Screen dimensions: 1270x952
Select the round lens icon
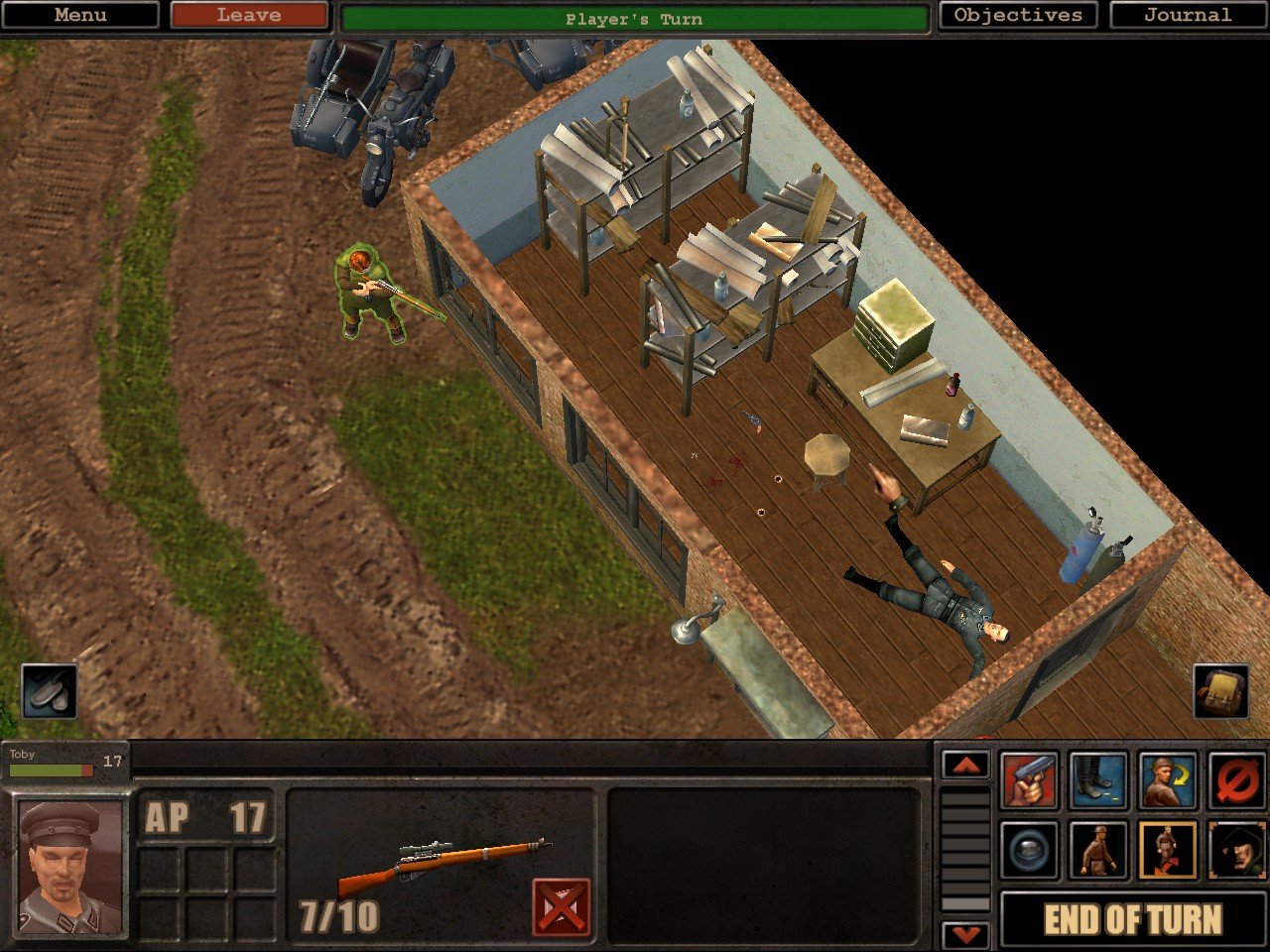click(1029, 851)
